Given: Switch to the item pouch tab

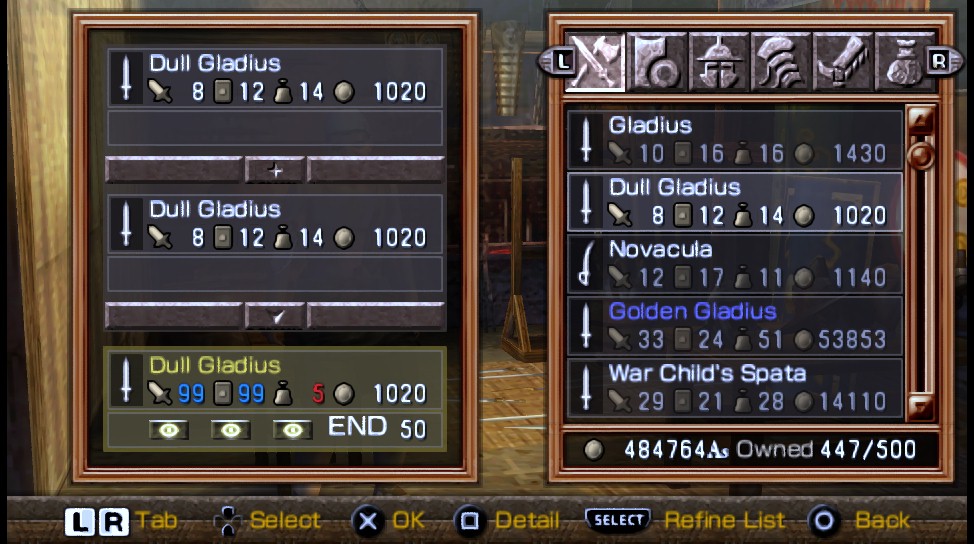Looking at the screenshot, I should tap(903, 62).
